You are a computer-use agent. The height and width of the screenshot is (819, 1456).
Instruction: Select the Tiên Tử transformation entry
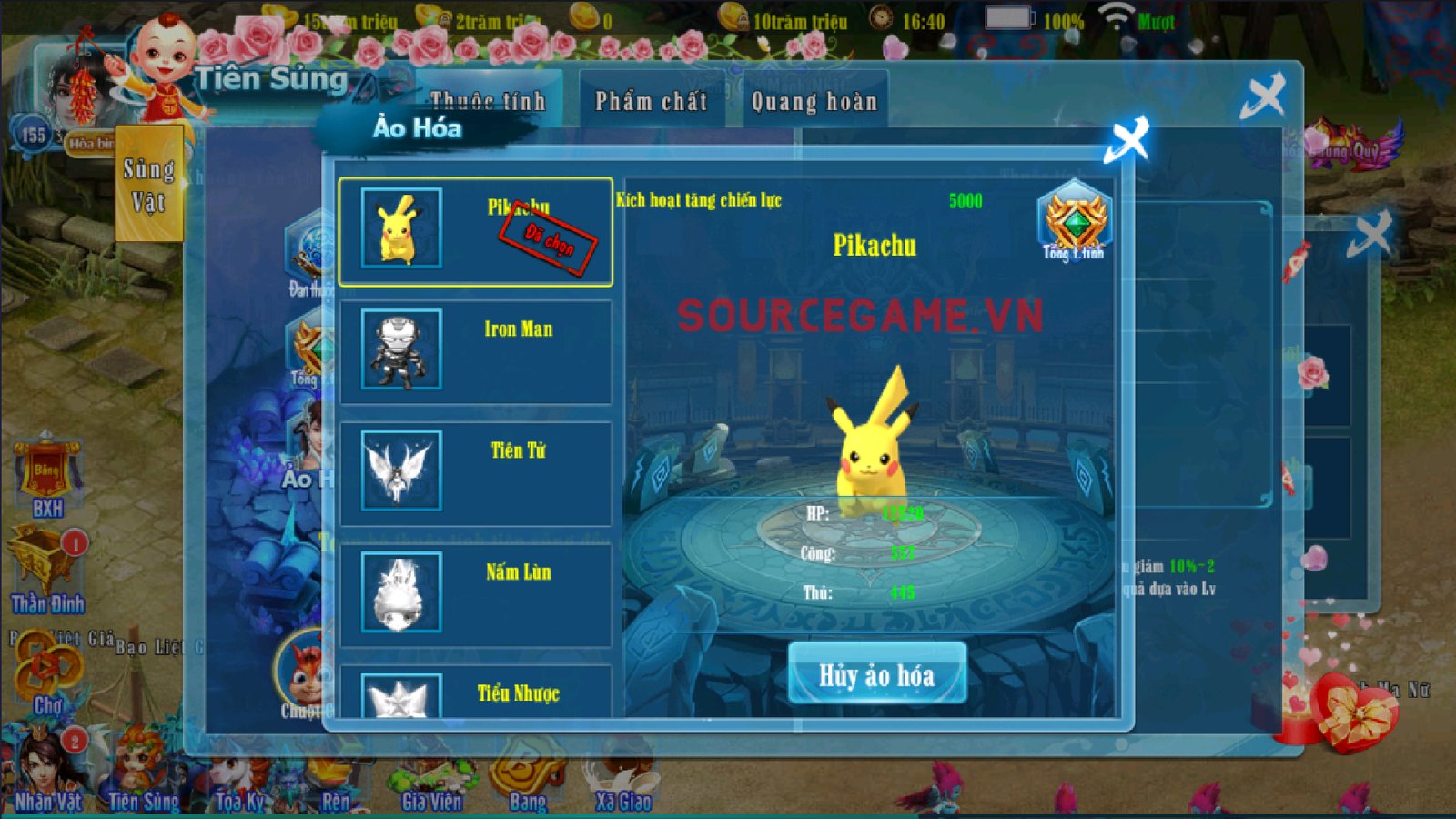(475, 472)
